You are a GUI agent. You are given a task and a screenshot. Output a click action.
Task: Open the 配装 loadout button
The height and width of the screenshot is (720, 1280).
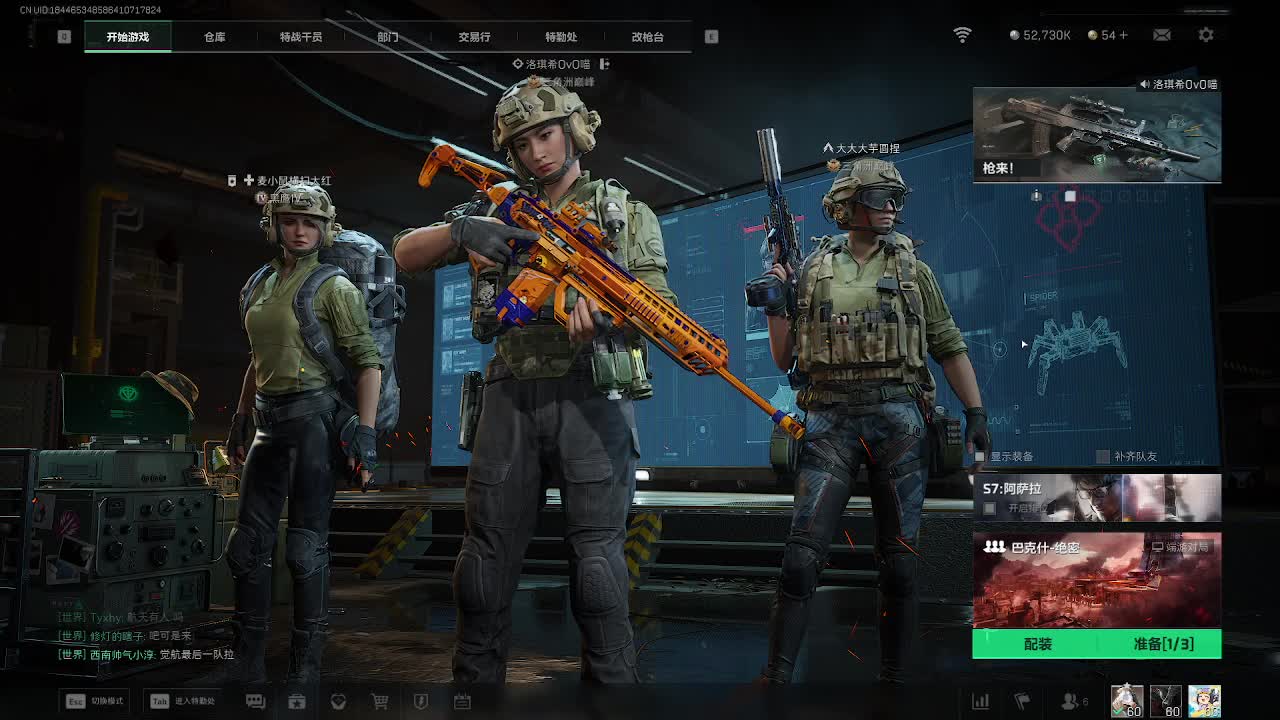pyautogui.click(x=1038, y=644)
